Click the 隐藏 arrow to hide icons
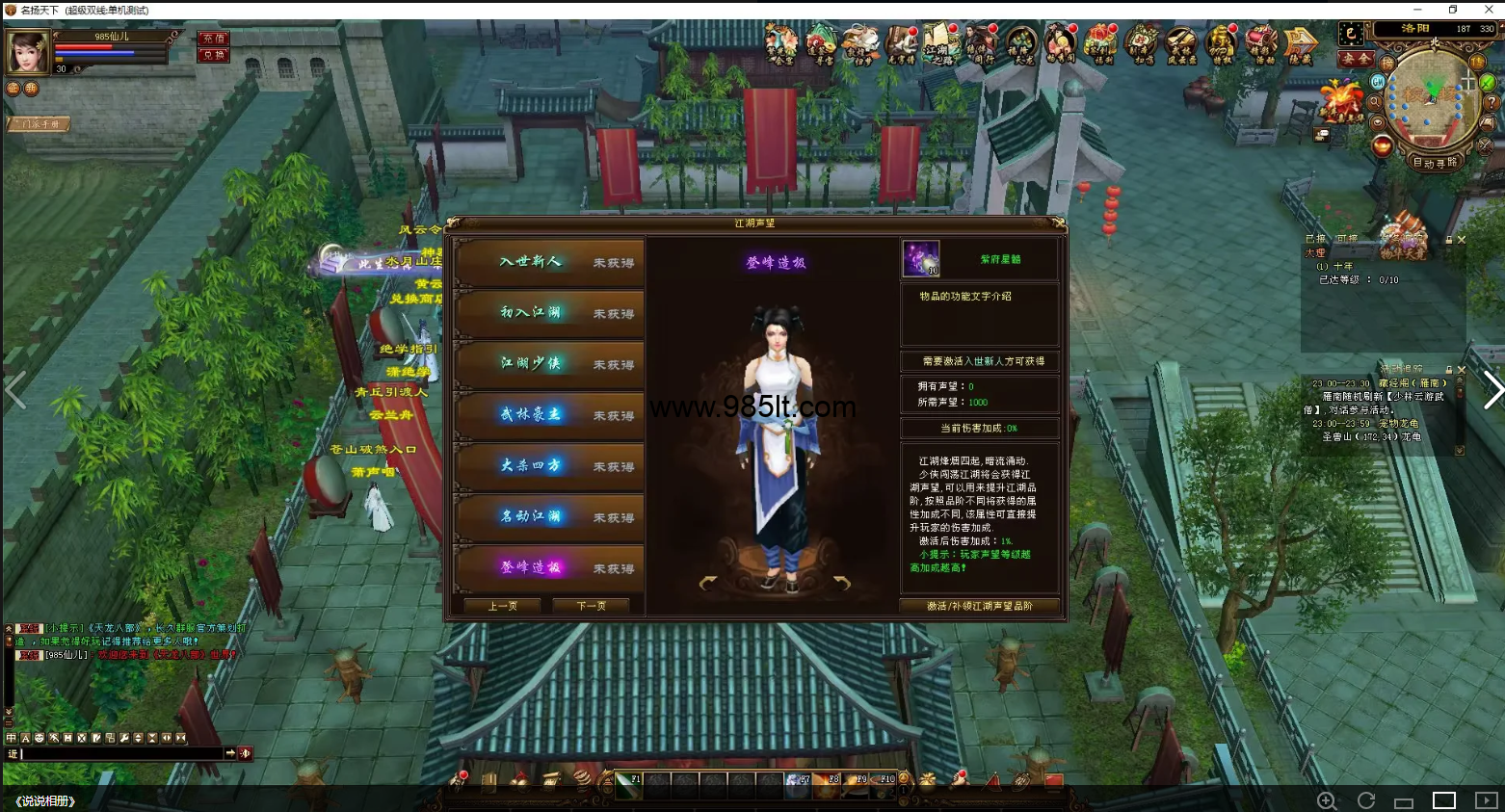This screenshot has height=812, width=1505. (1300, 44)
